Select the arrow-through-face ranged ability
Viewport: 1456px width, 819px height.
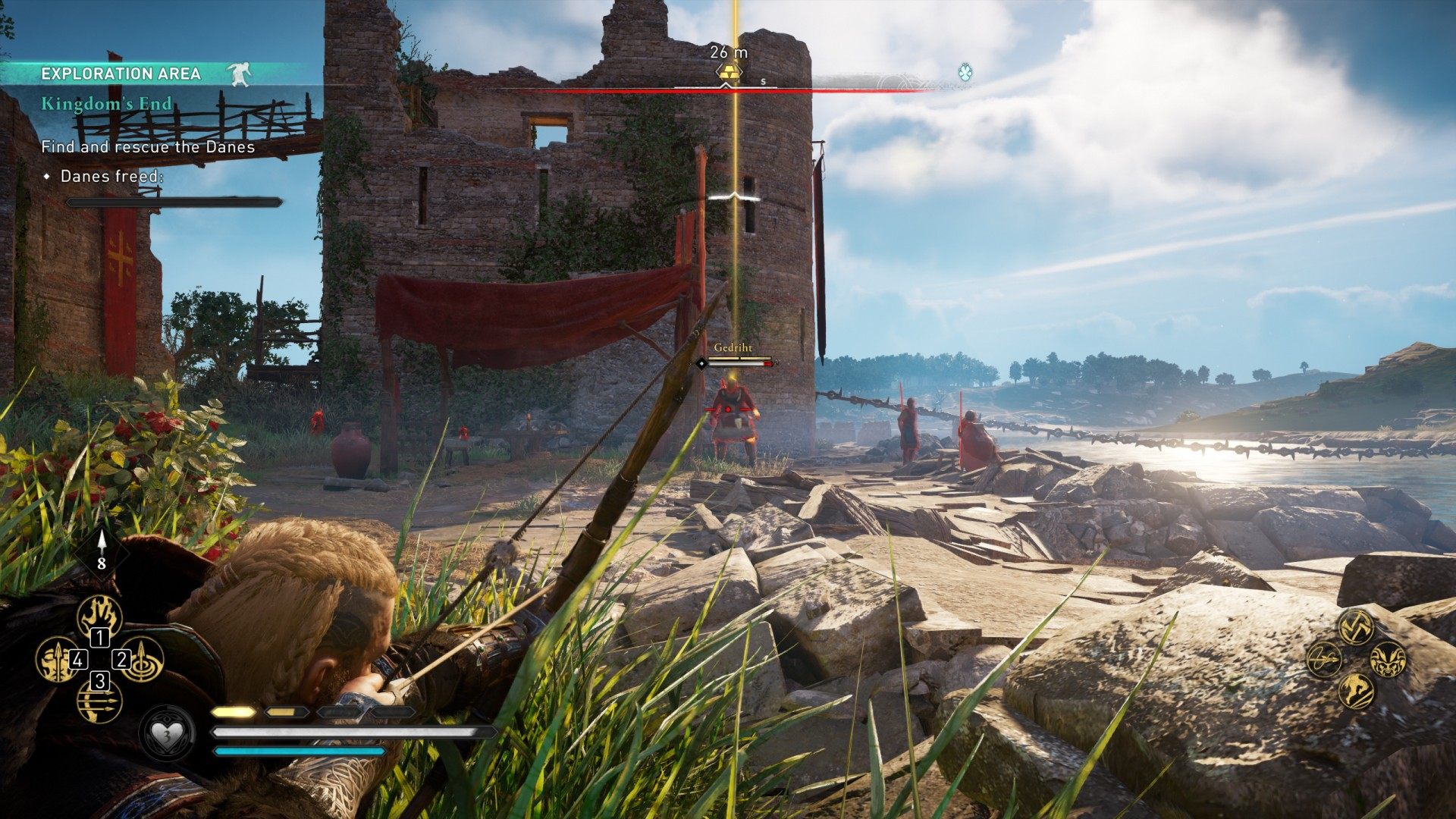click(57, 659)
